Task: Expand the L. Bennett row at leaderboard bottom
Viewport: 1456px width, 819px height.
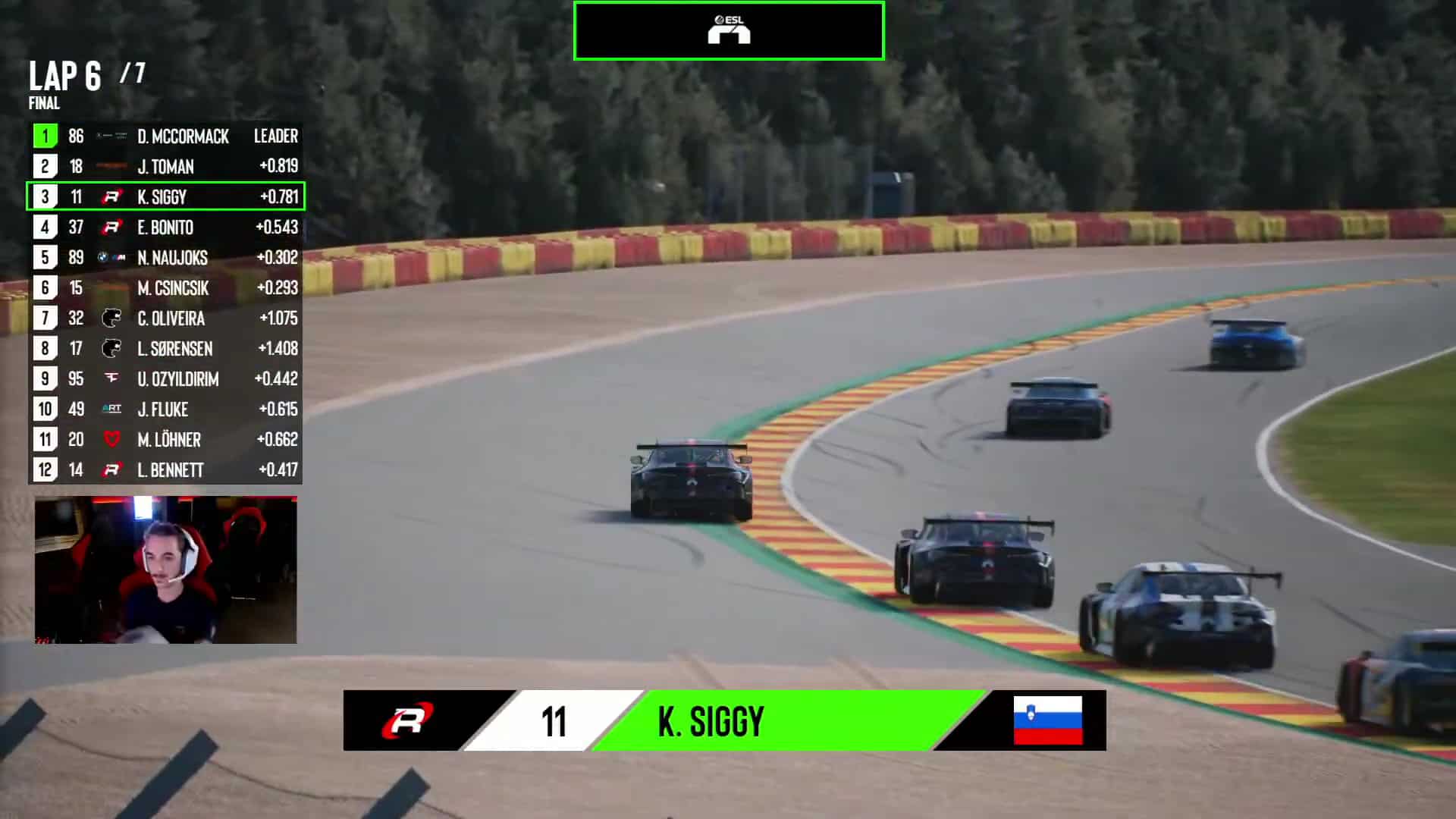Action: pos(165,470)
